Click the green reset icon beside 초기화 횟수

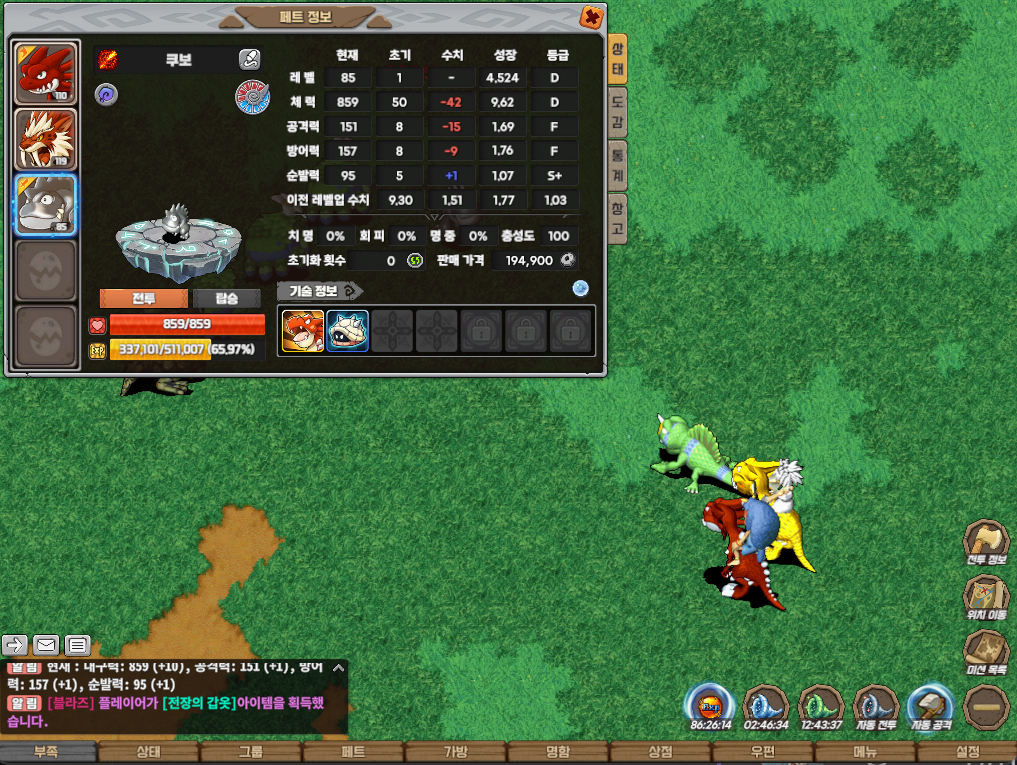pos(414,261)
